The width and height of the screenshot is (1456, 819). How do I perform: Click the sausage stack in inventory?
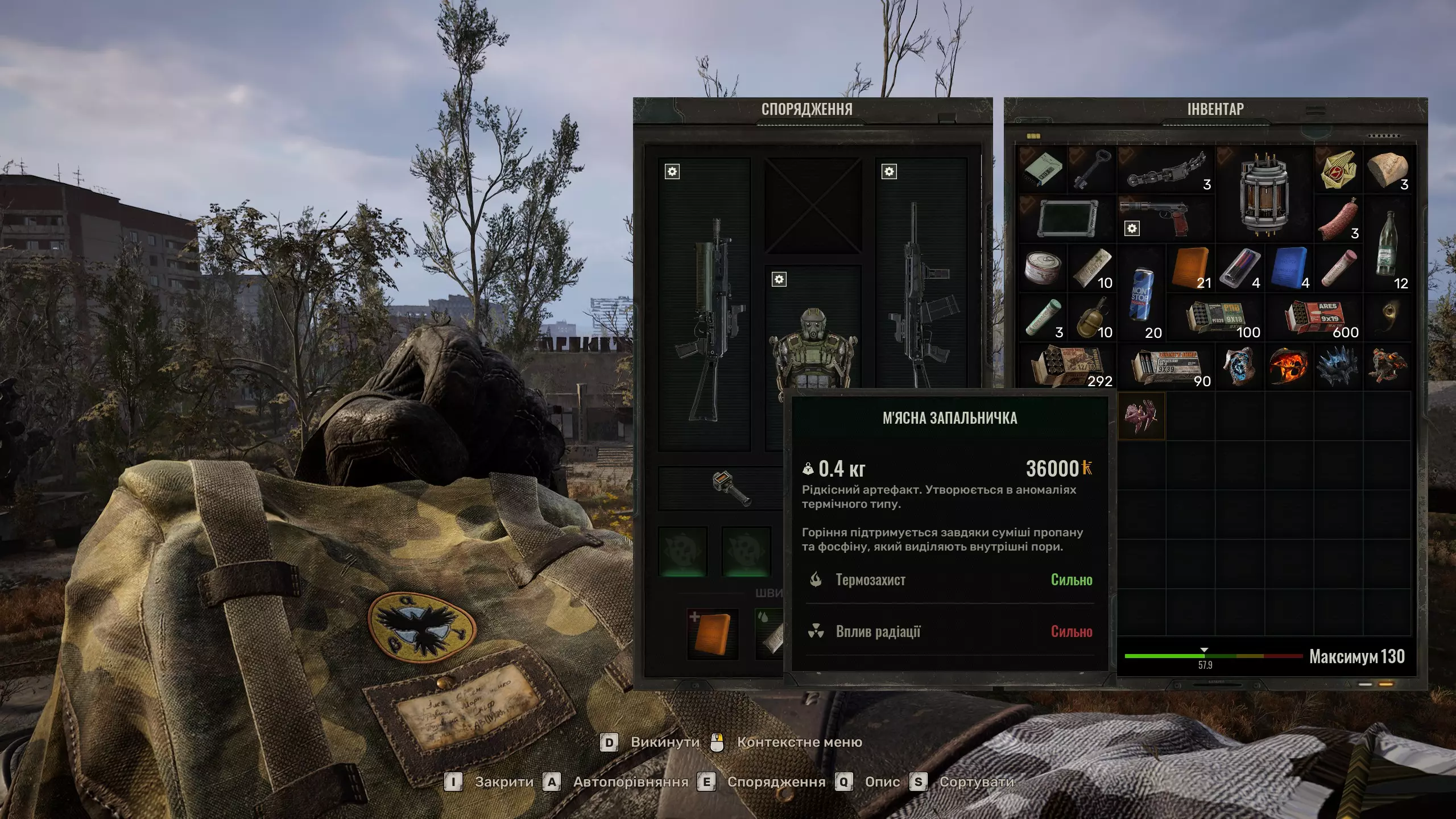1338,219
